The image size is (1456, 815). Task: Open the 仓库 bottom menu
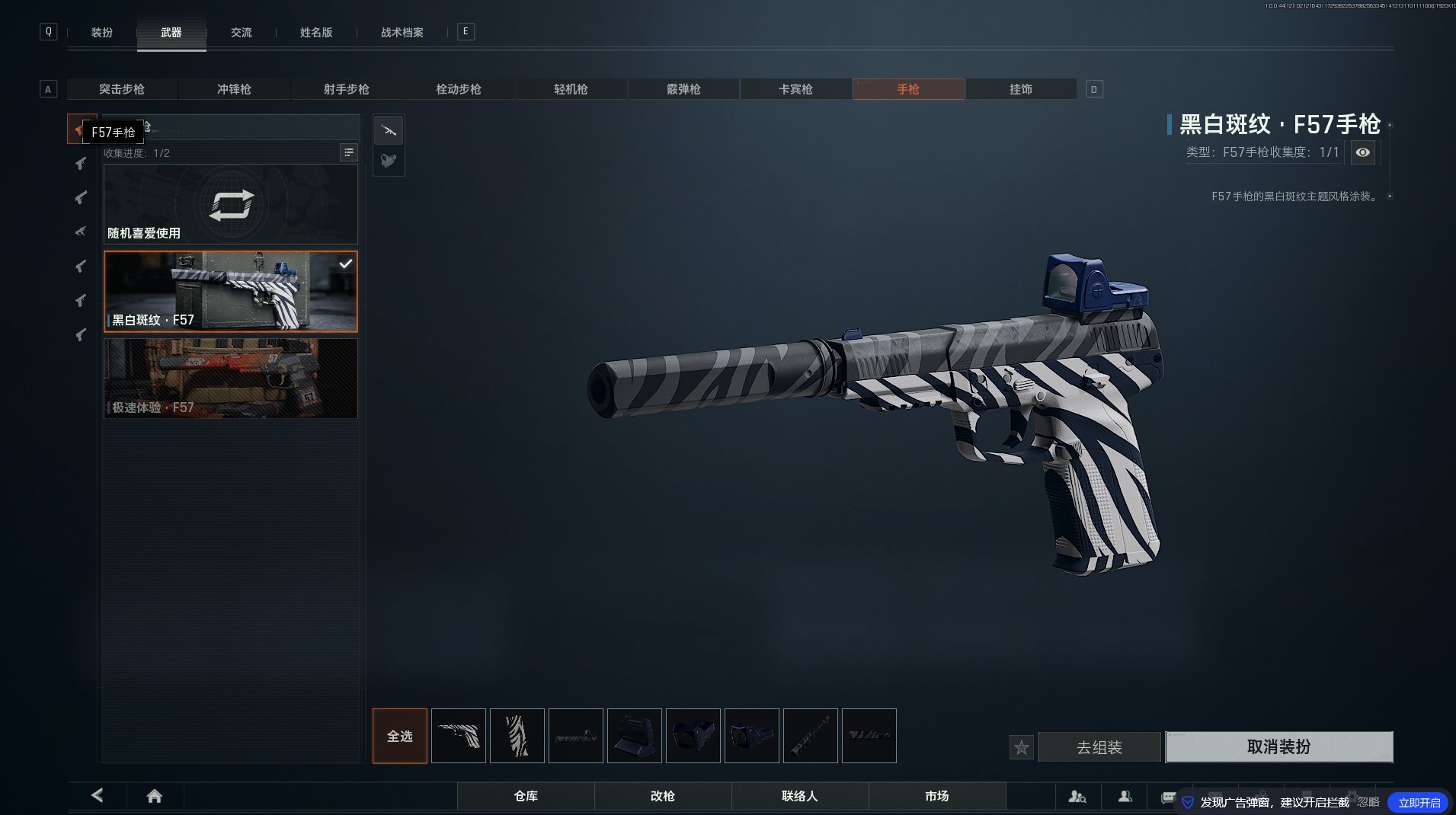[x=526, y=796]
